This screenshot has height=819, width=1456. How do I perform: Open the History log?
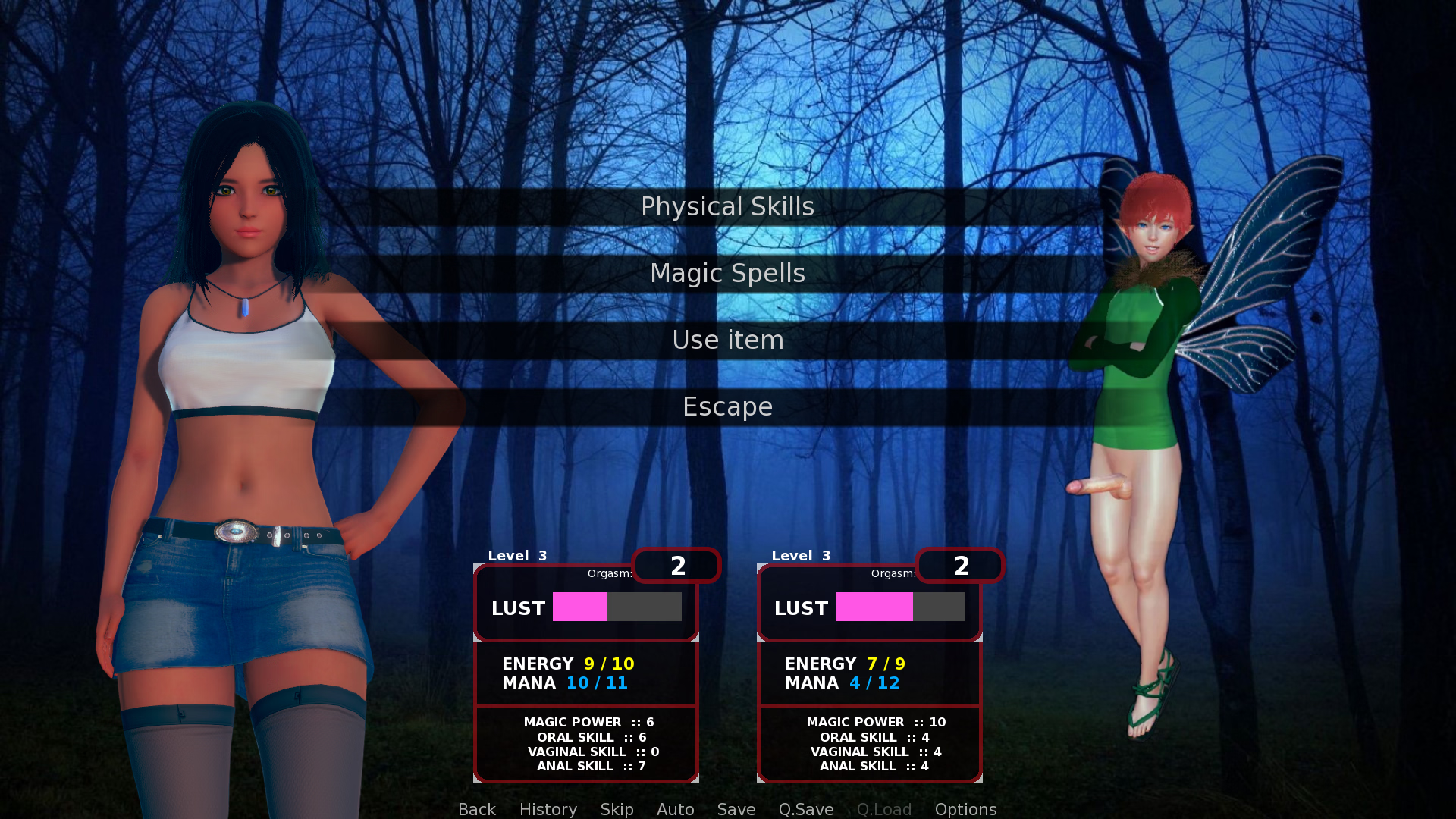tap(548, 809)
